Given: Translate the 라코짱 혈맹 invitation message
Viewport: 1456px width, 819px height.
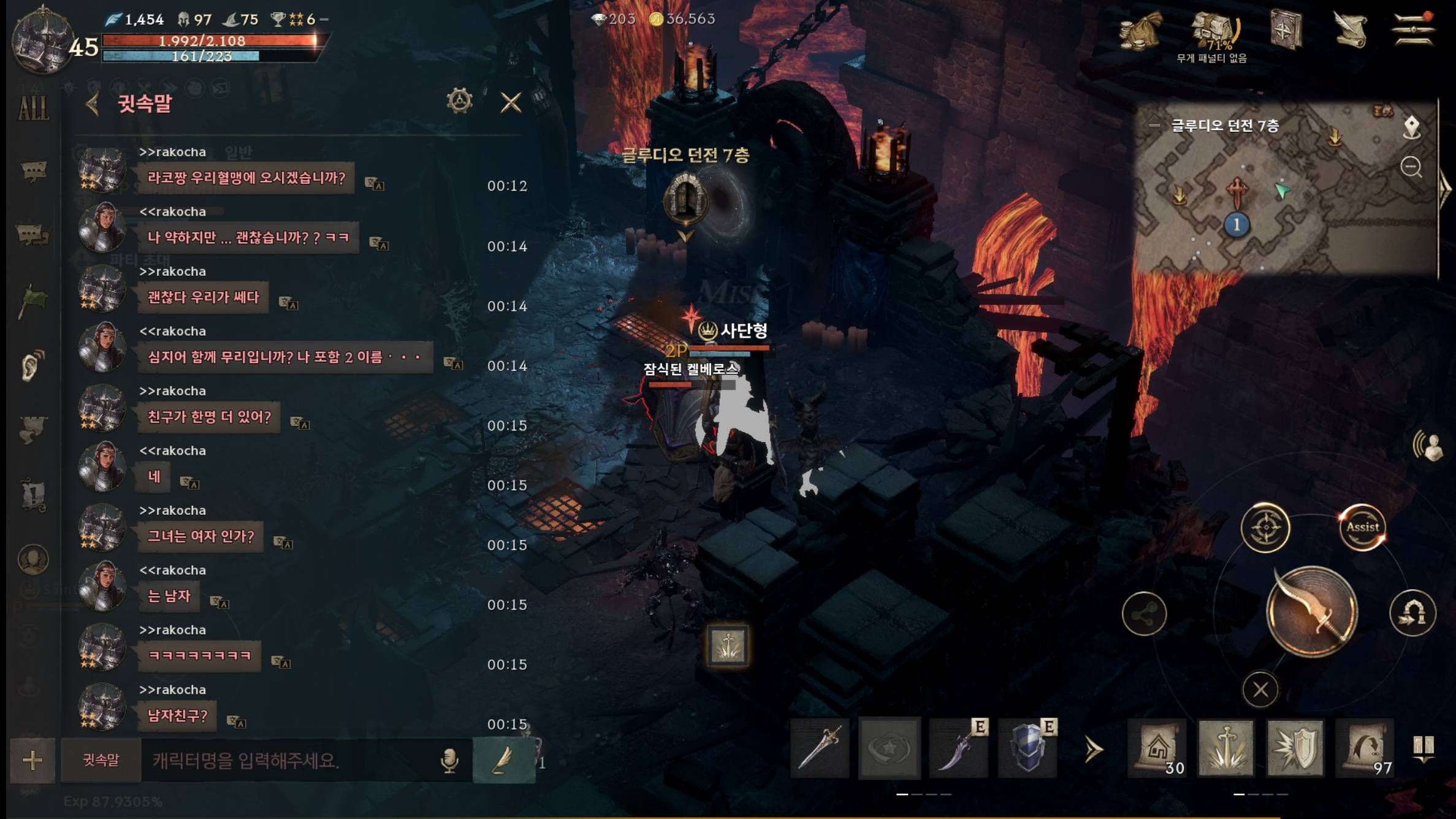Looking at the screenshot, I should (374, 183).
